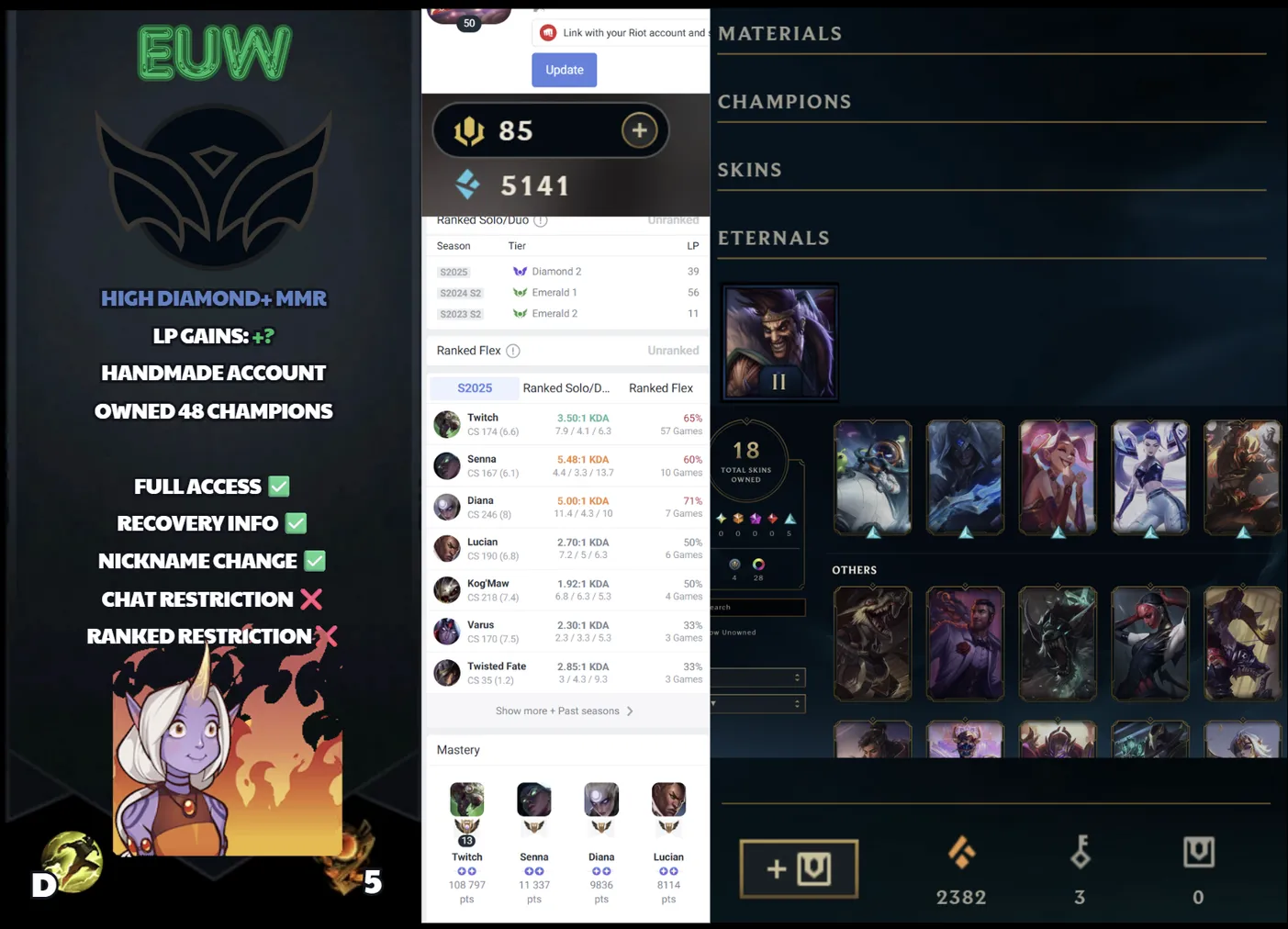
Task: Select Lucian's mastery champion icon
Action: tap(668, 800)
